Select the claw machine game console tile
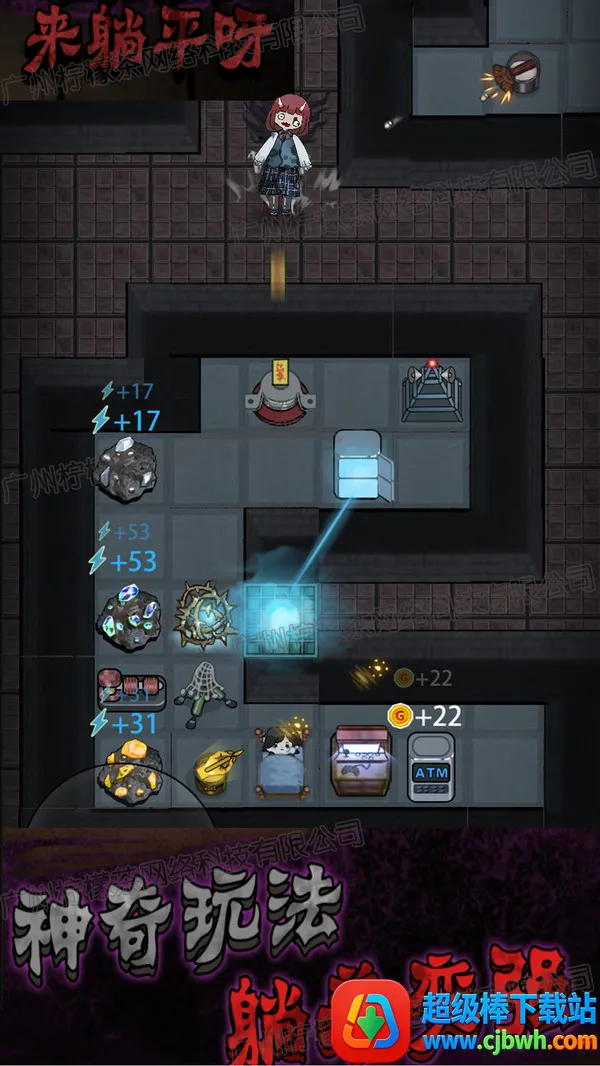The width and height of the screenshot is (600, 1066). (x=358, y=765)
